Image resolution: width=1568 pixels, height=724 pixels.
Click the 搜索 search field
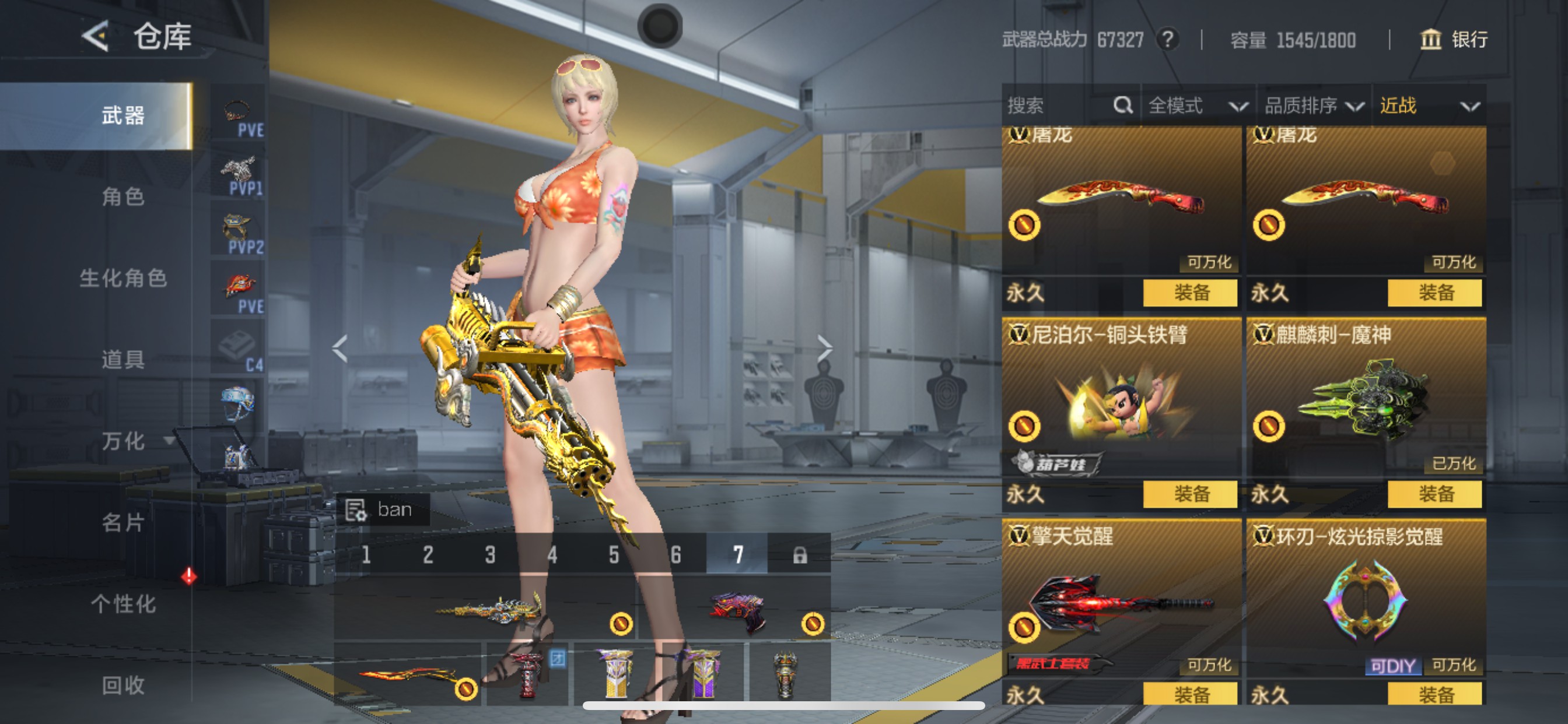point(1059,106)
